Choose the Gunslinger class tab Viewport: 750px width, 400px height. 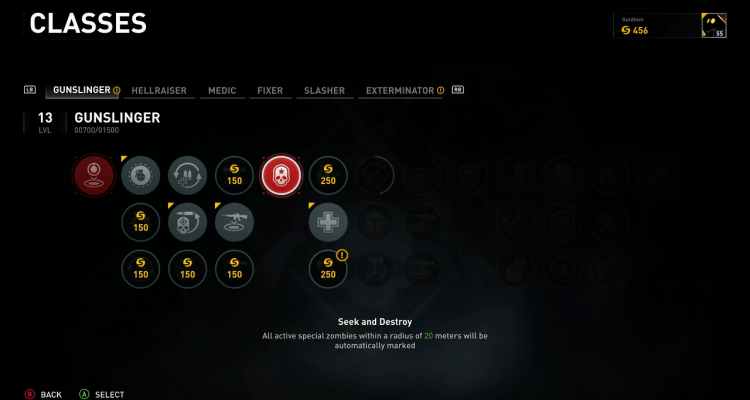click(81, 90)
